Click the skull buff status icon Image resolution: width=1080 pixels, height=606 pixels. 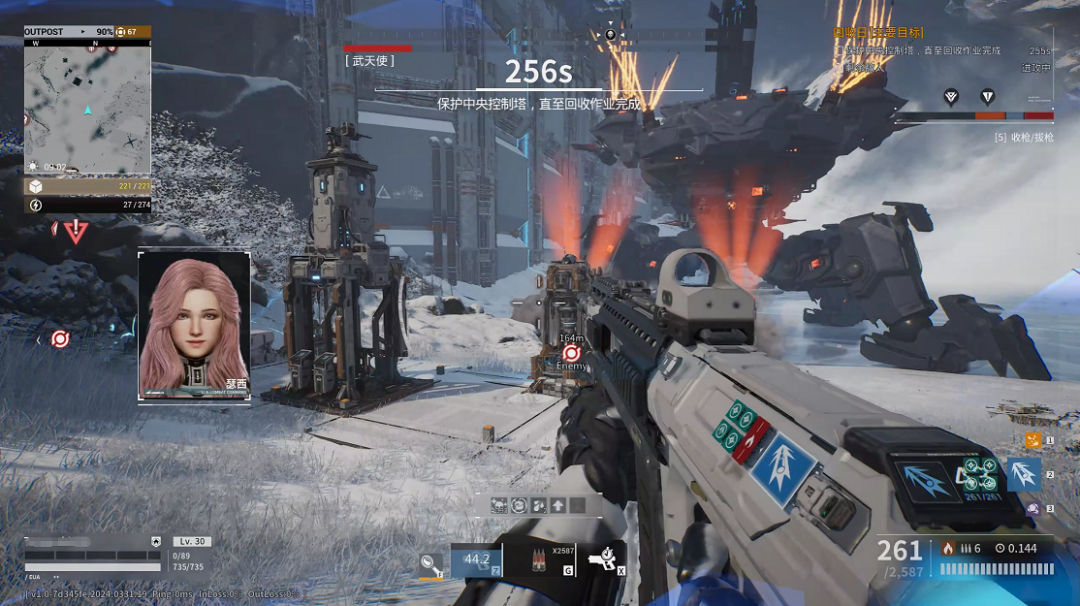(500, 506)
